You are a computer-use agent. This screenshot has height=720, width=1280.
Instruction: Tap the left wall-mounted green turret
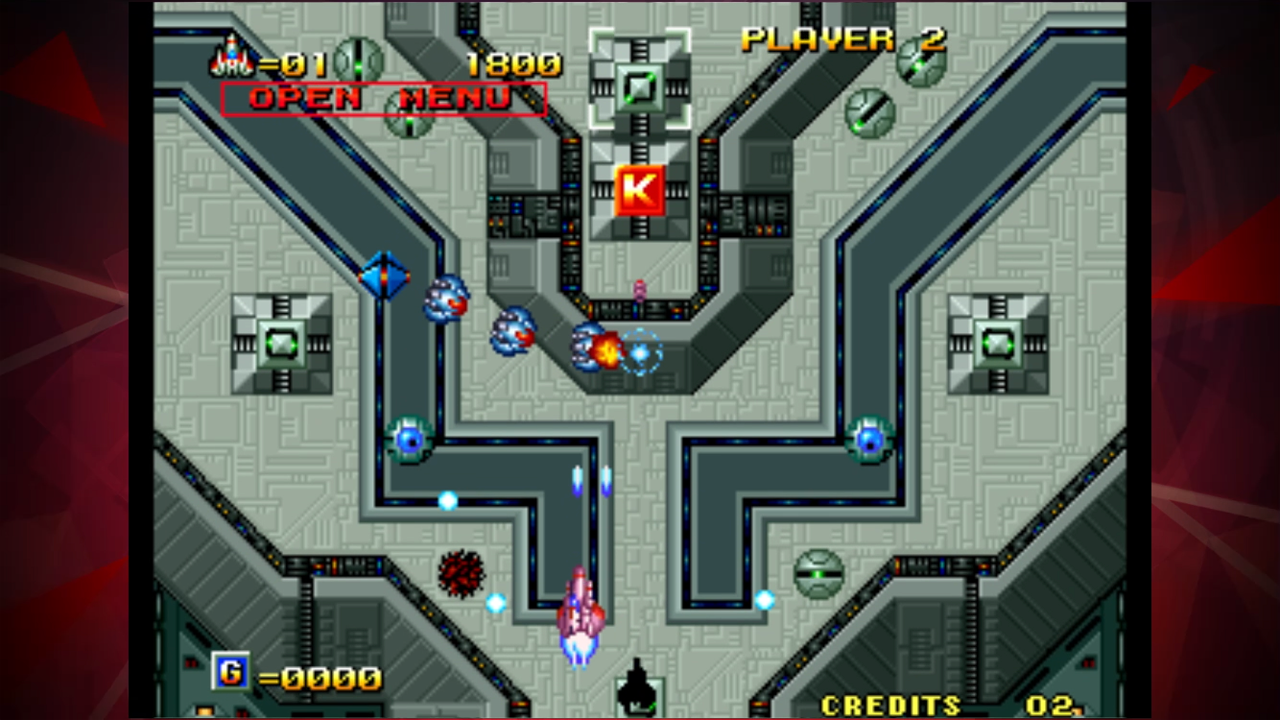pos(280,345)
